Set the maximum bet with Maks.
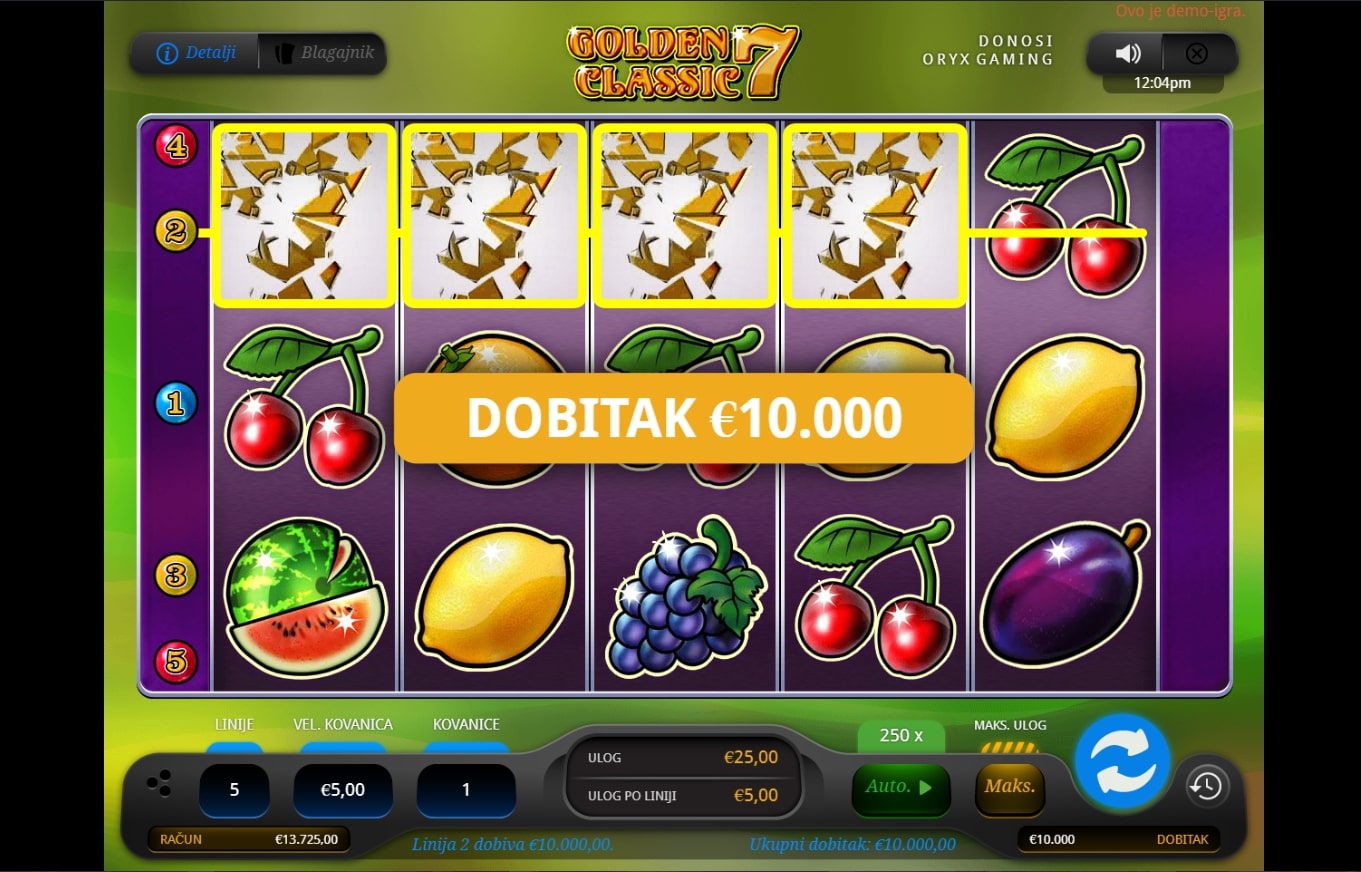Viewport: 1361px width, 872px height. coord(1009,787)
